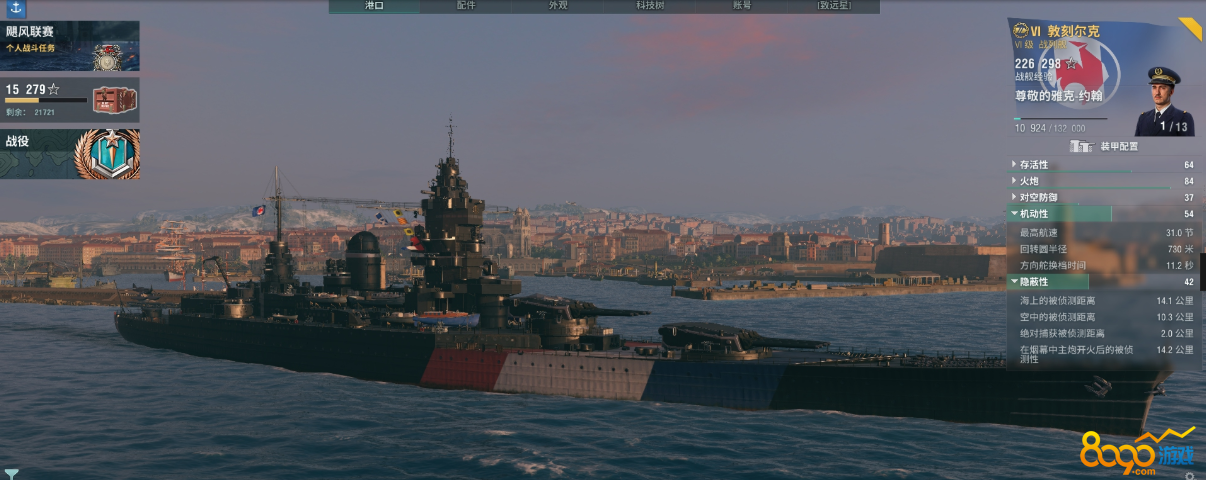Viewport: 1206px width, 480px height.
Task: Collapse the 机动性 (Maneuverability) section
Action: (x=1034, y=214)
